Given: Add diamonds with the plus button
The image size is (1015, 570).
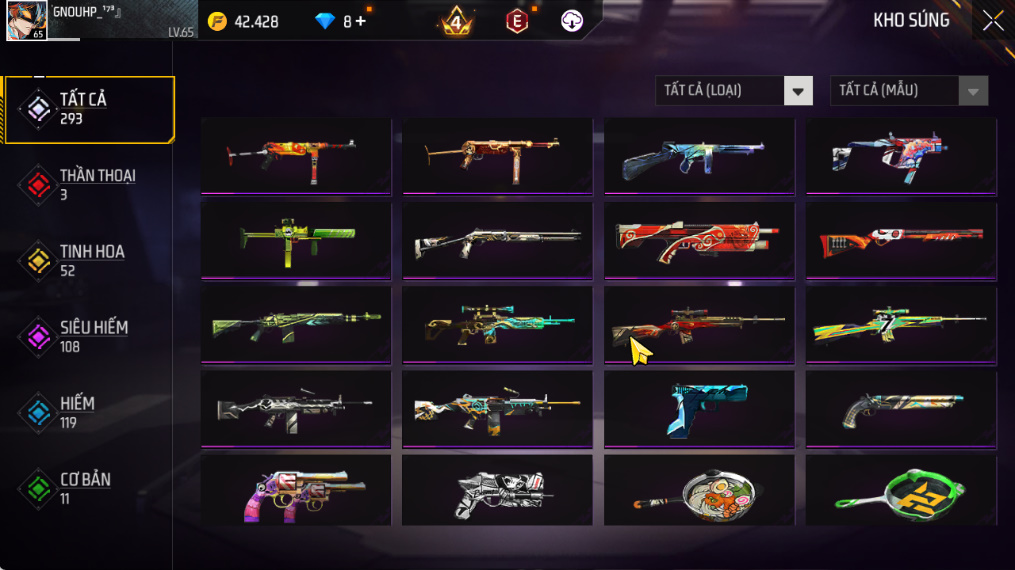Looking at the screenshot, I should tap(360, 21).
